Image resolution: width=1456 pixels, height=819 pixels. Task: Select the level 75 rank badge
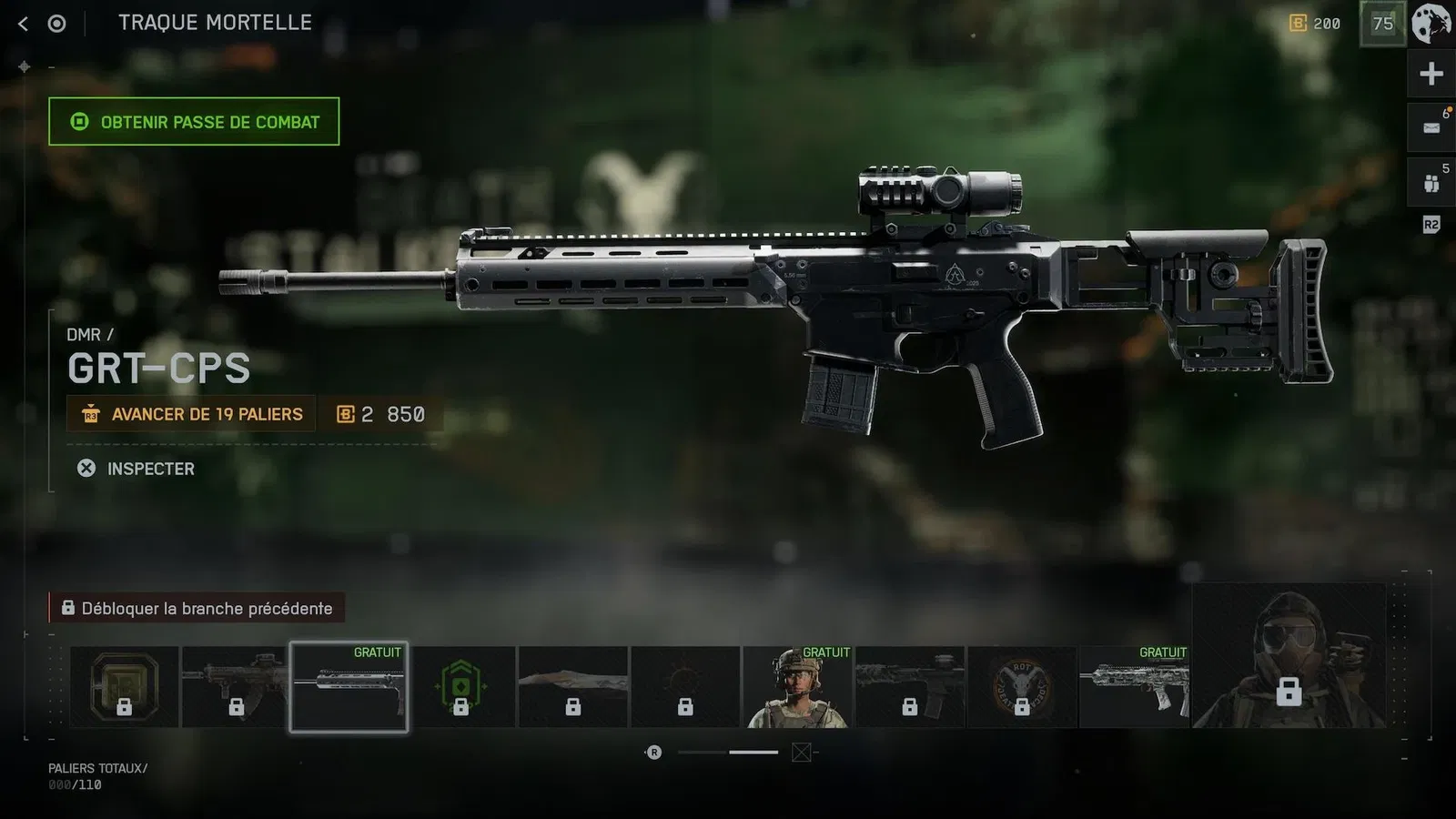pos(1383,24)
